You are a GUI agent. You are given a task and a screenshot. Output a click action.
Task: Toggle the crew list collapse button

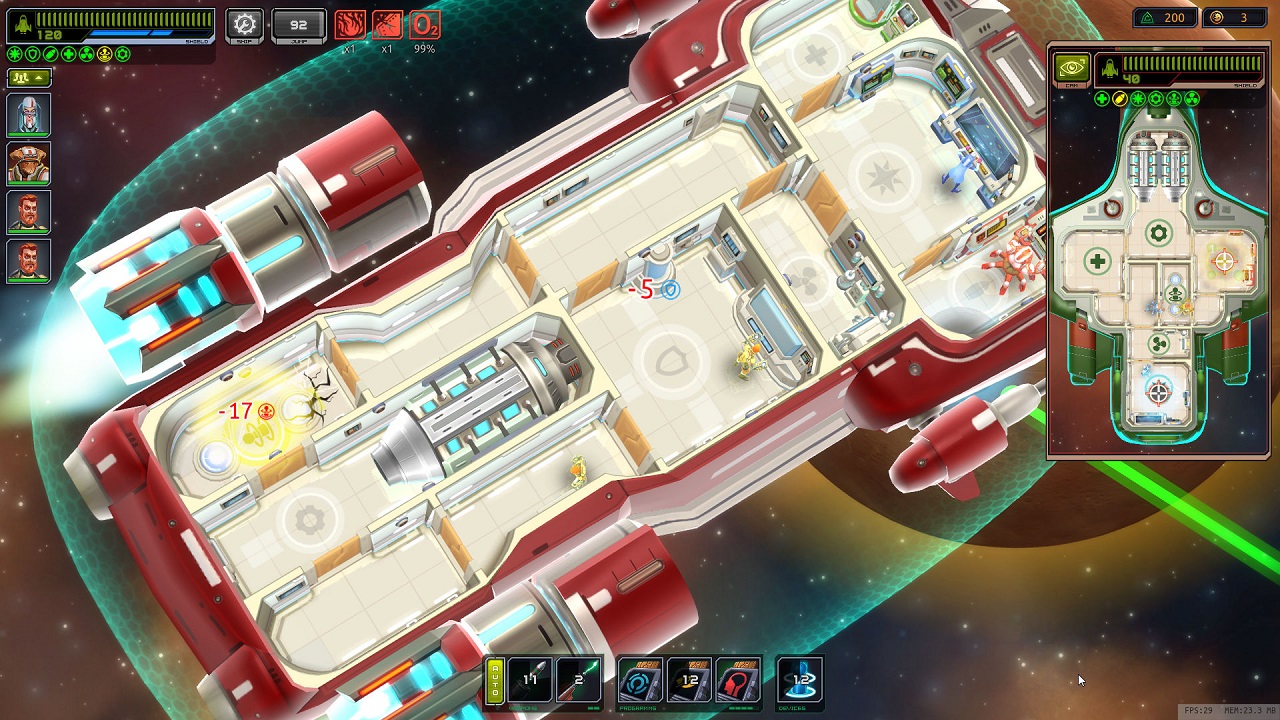pyautogui.click(x=28, y=77)
